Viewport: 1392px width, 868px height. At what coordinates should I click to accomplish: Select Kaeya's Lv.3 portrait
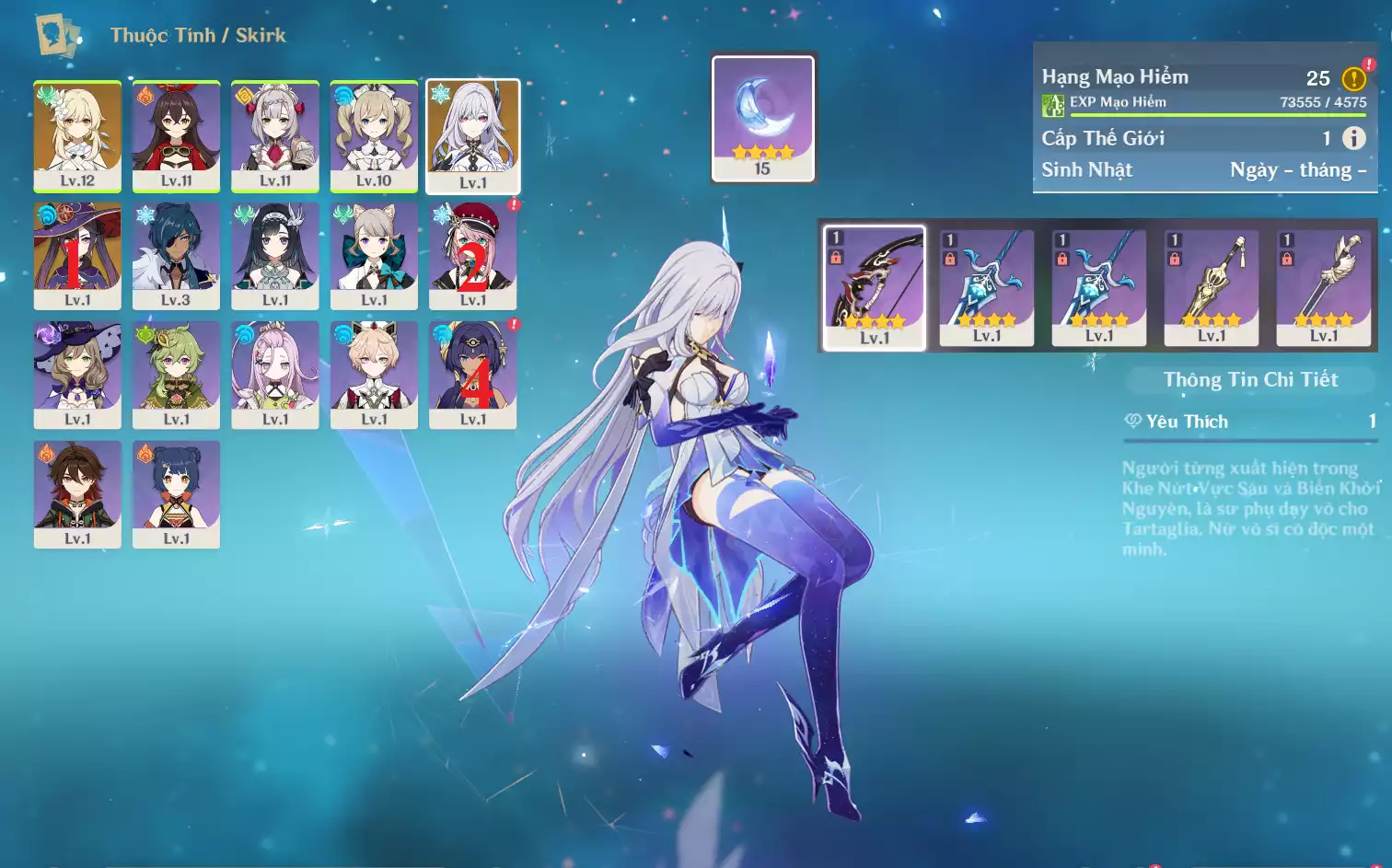click(x=176, y=255)
